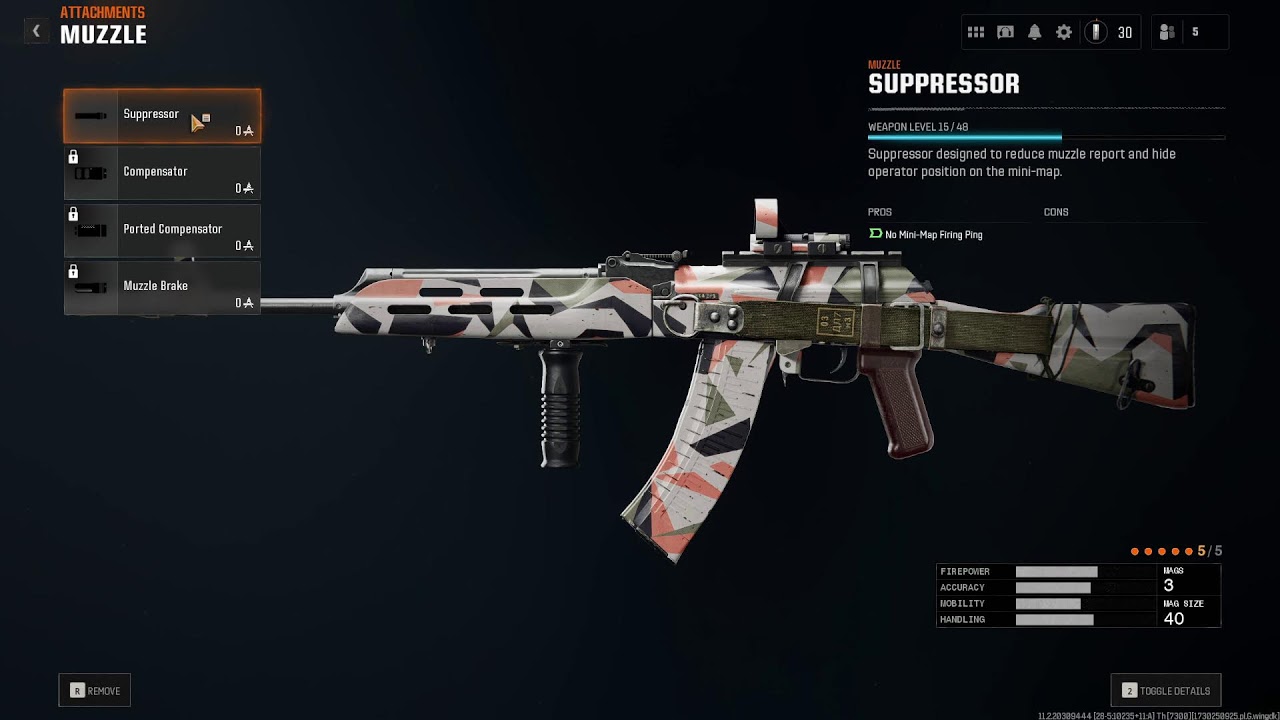Pick the Ported Compensator entry
The width and height of the screenshot is (1280, 720).
click(162, 230)
